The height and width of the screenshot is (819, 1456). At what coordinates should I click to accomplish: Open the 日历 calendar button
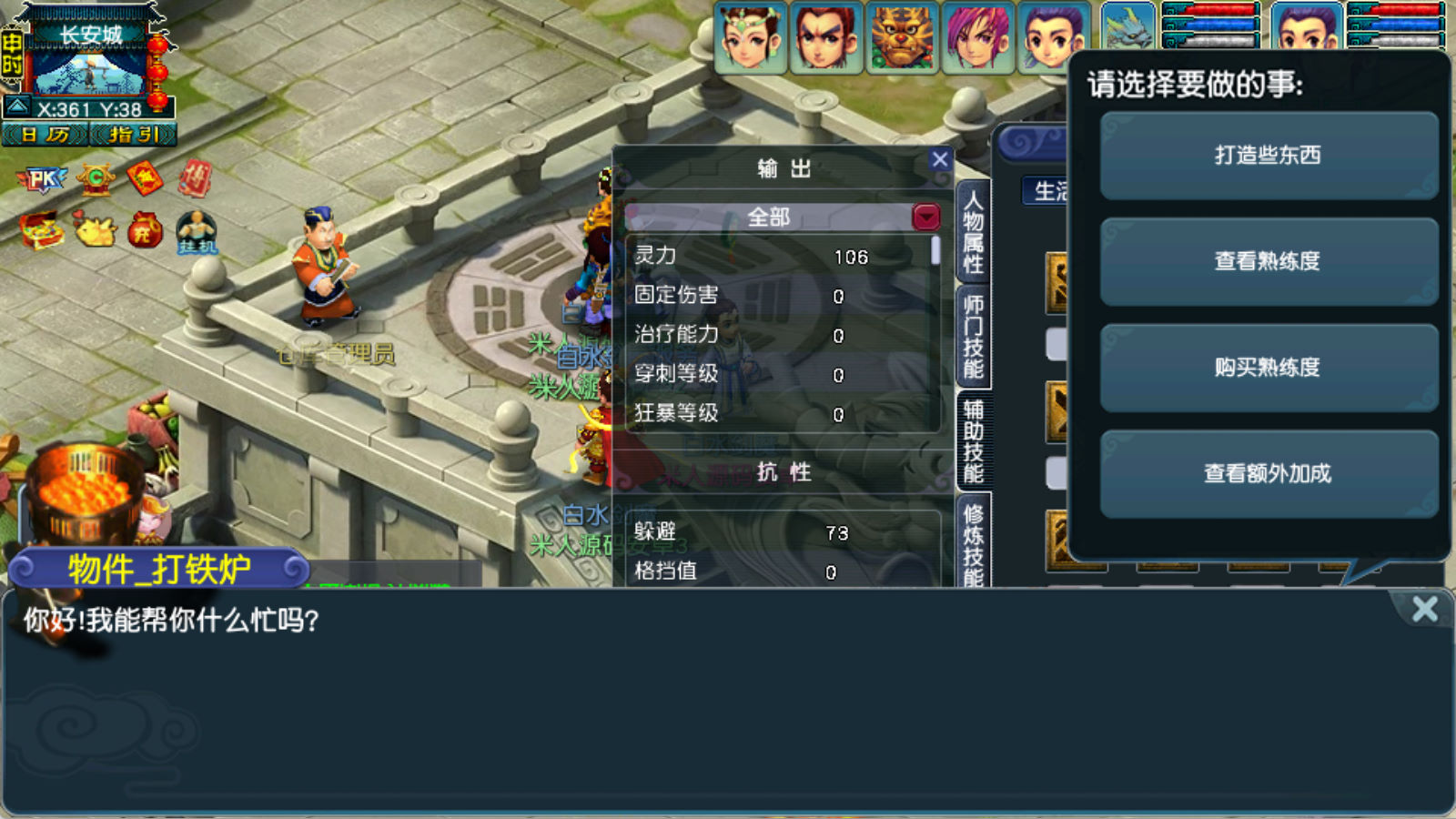pos(45,136)
